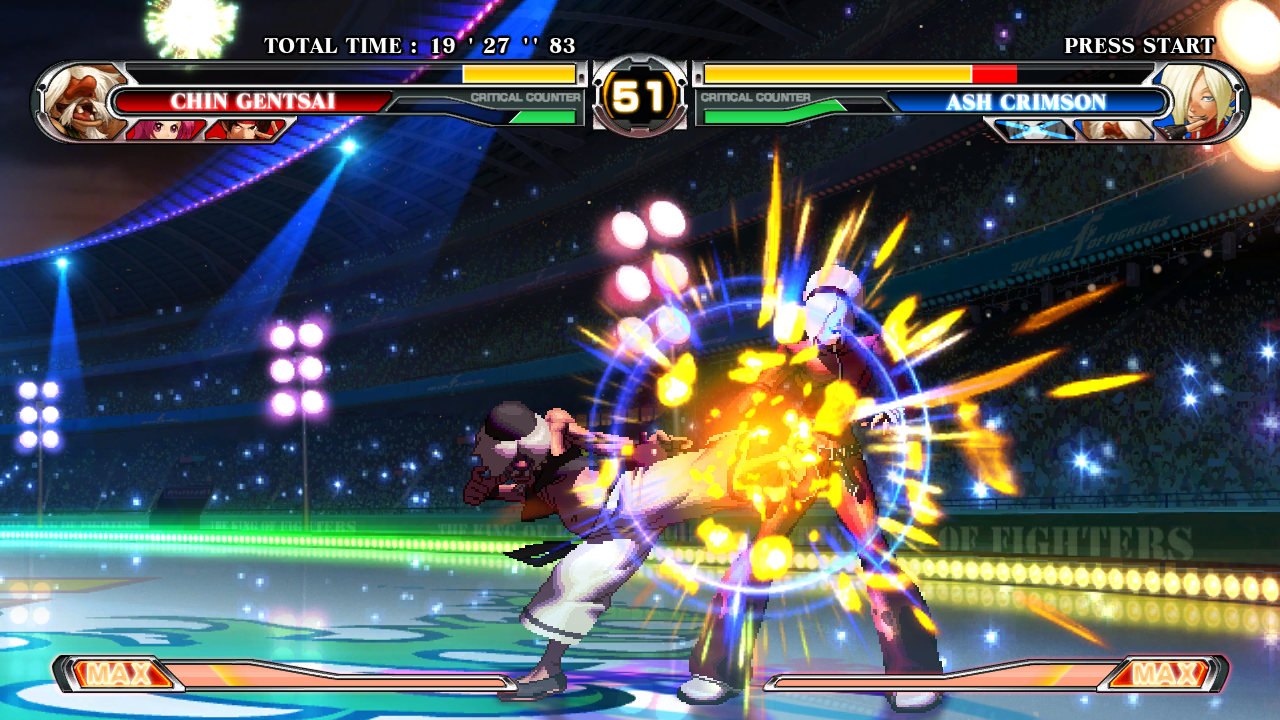The height and width of the screenshot is (720, 1280).
Task: Select the red-headband teammate icon
Action: [x=244, y=130]
